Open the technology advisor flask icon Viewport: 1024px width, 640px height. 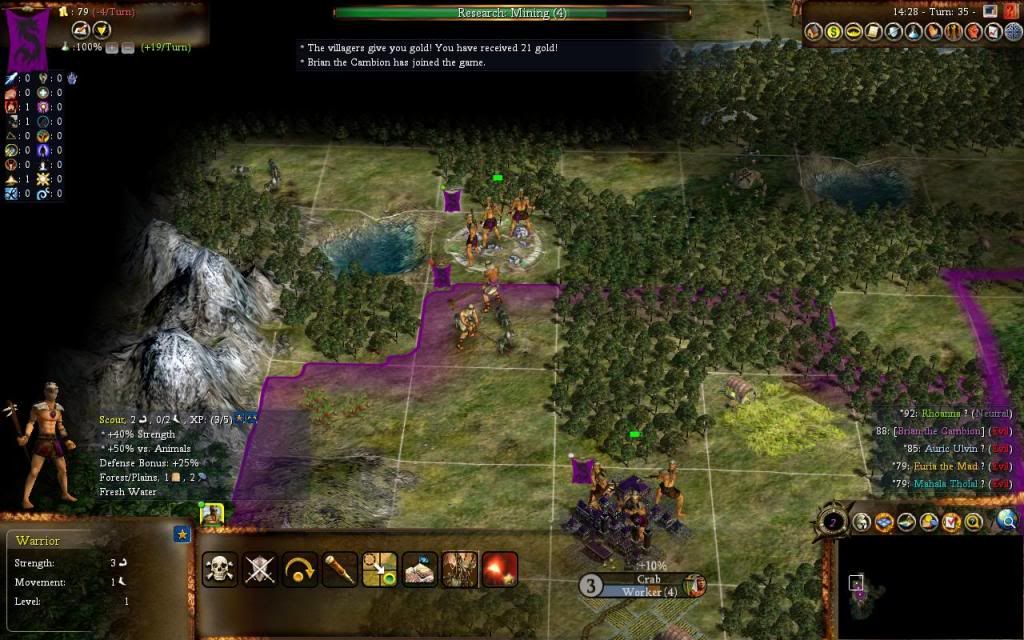tap(912, 32)
